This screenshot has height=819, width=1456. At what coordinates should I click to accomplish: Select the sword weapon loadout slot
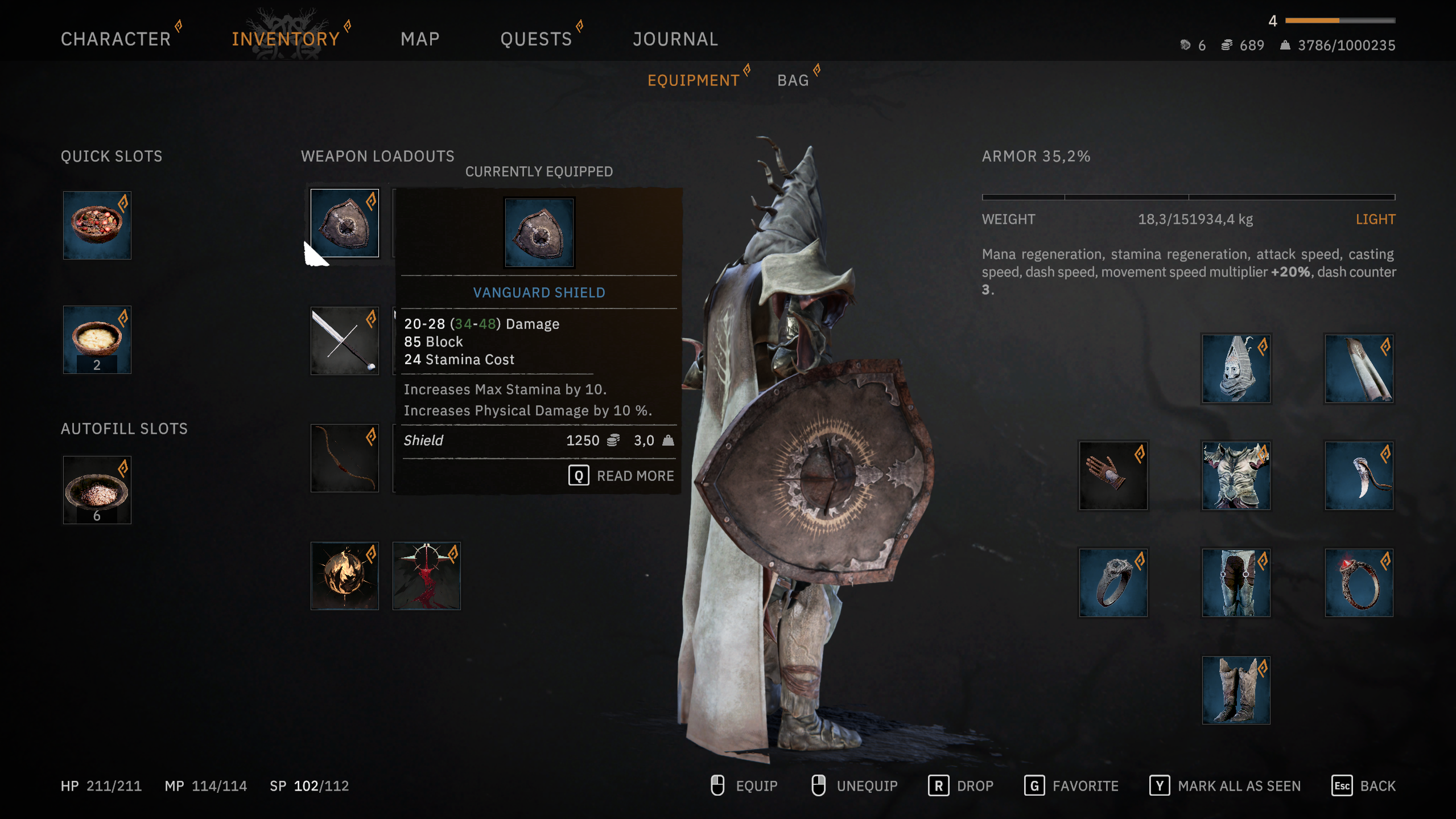345,341
